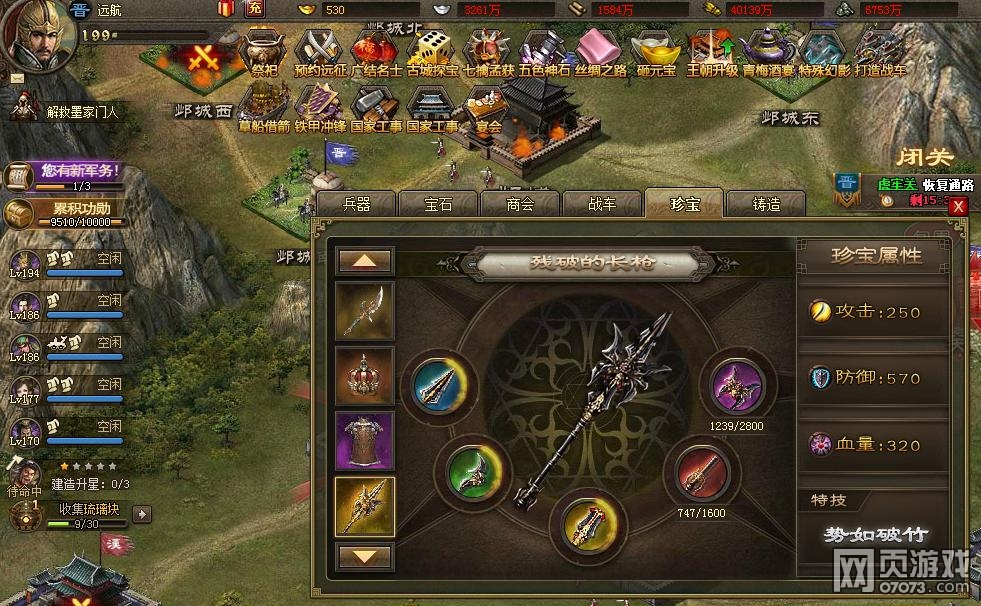
Task: Click the down arrow below the treasure list
Action: [x=365, y=556]
